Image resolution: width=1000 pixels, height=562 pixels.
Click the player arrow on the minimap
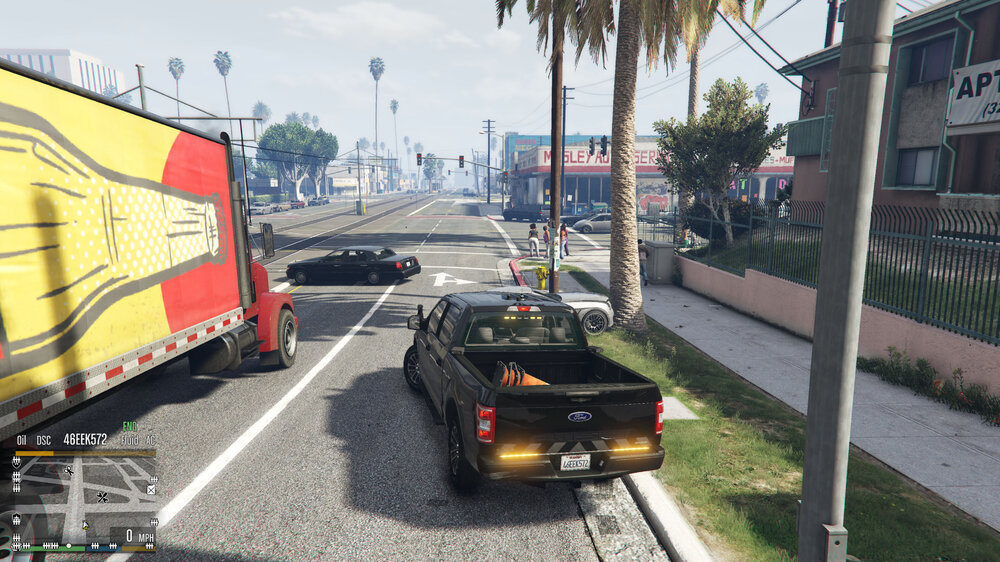85,525
